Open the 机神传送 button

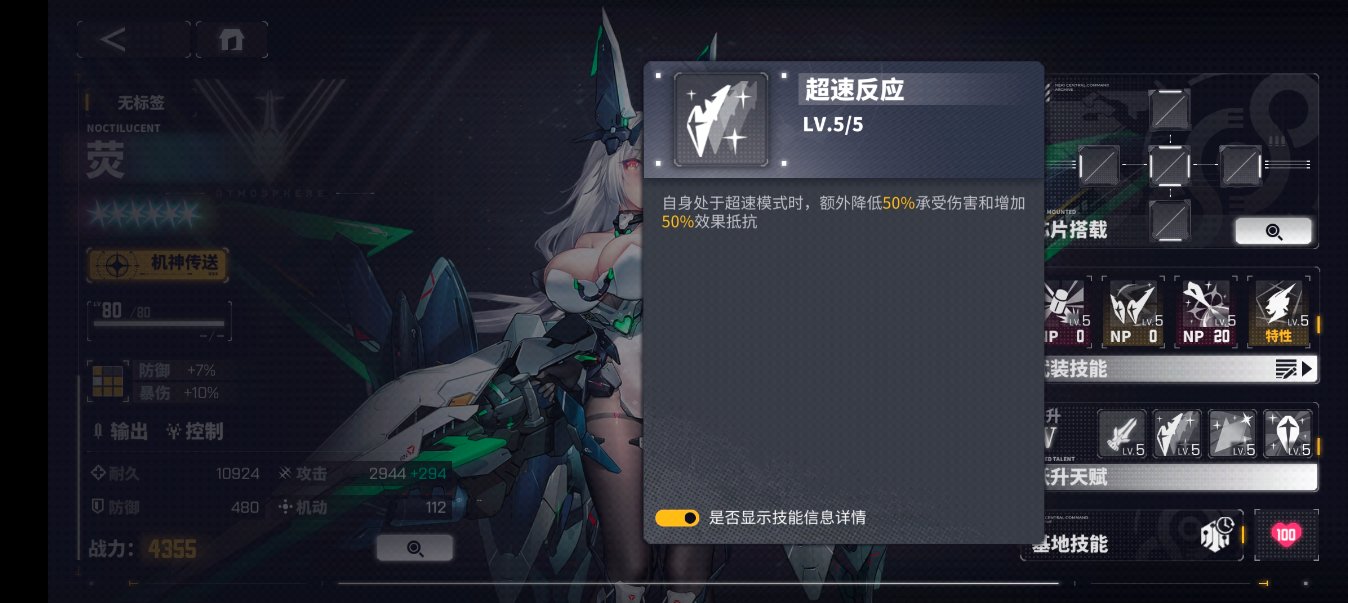[x=158, y=265]
